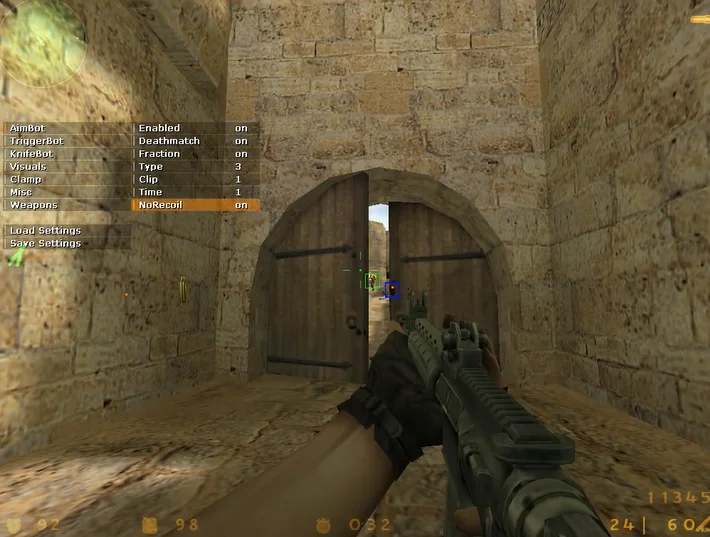Select the Clamp menu entry
Screen dimensions: 710x537
click(x=66, y=179)
